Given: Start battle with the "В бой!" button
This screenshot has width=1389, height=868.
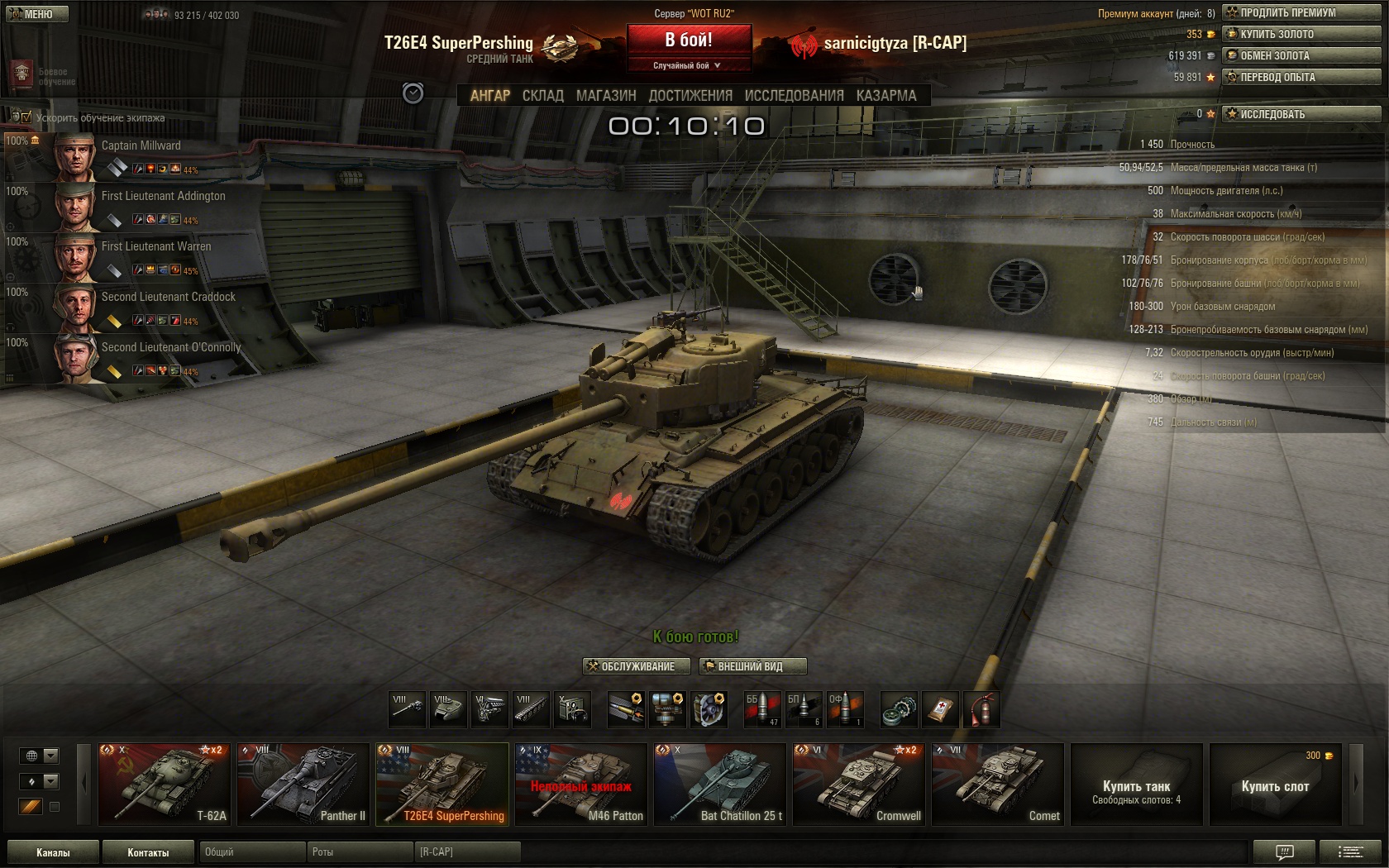Looking at the screenshot, I should (x=689, y=40).
